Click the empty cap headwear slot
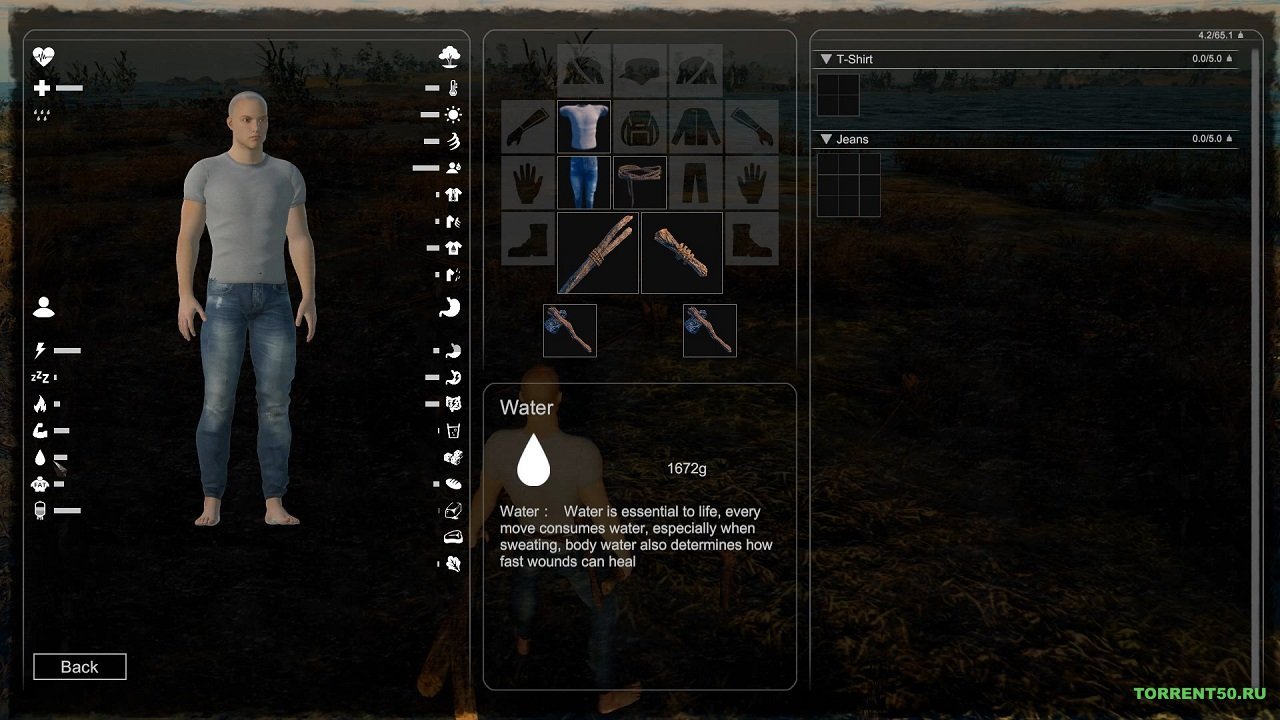This screenshot has width=1280, height=720. tap(640, 70)
